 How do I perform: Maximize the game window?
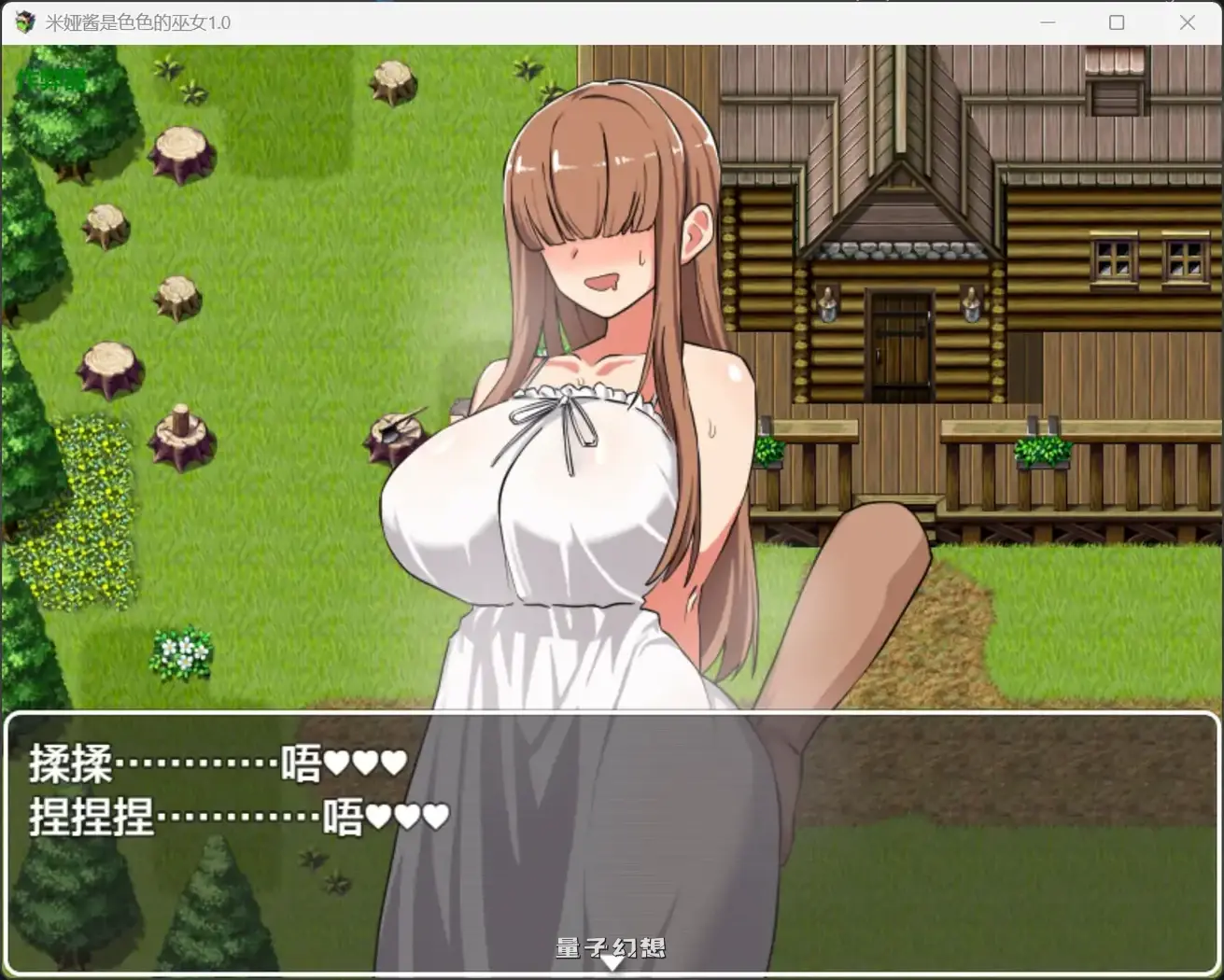tap(1117, 21)
